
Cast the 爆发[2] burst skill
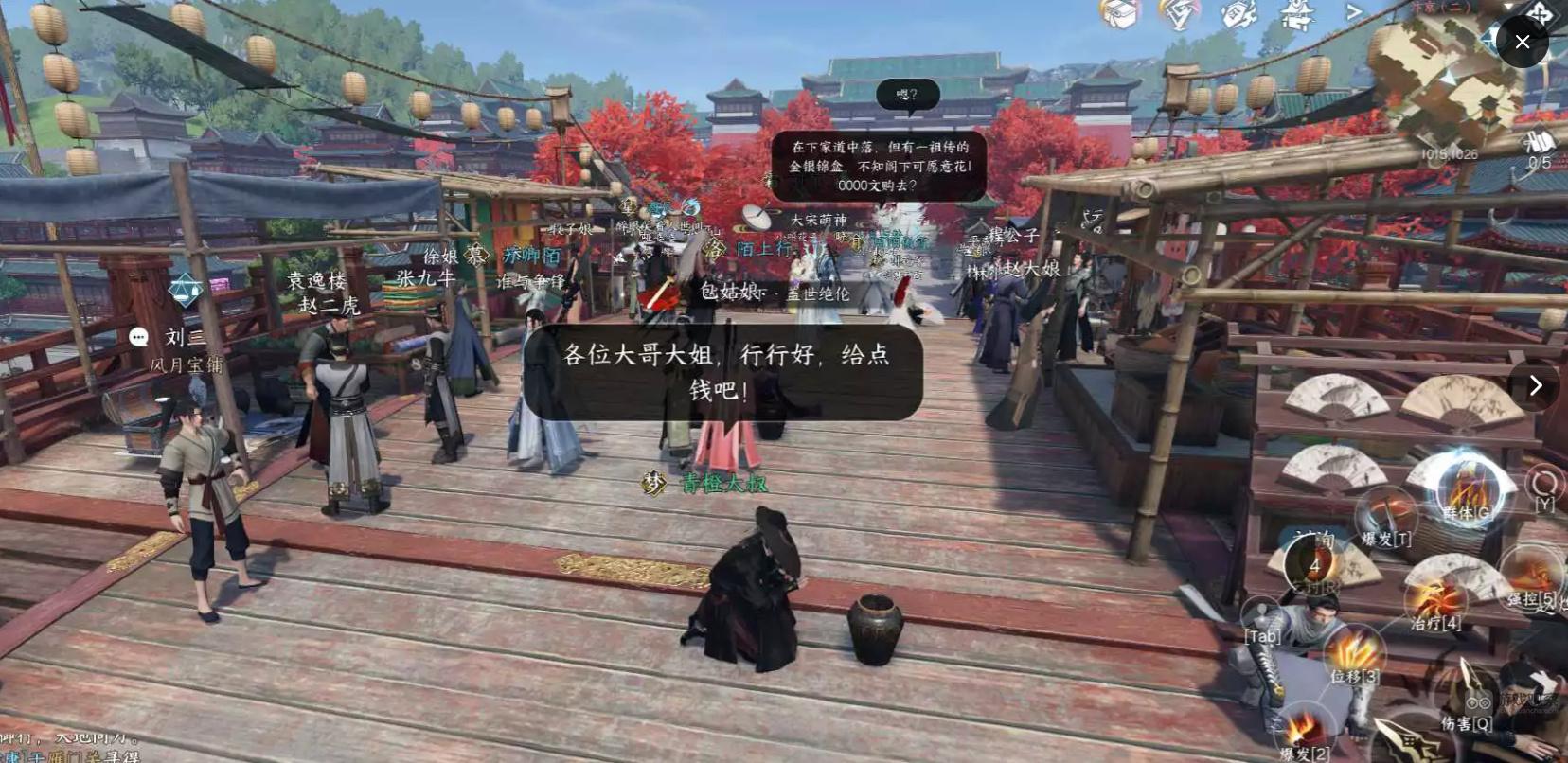(1303, 727)
